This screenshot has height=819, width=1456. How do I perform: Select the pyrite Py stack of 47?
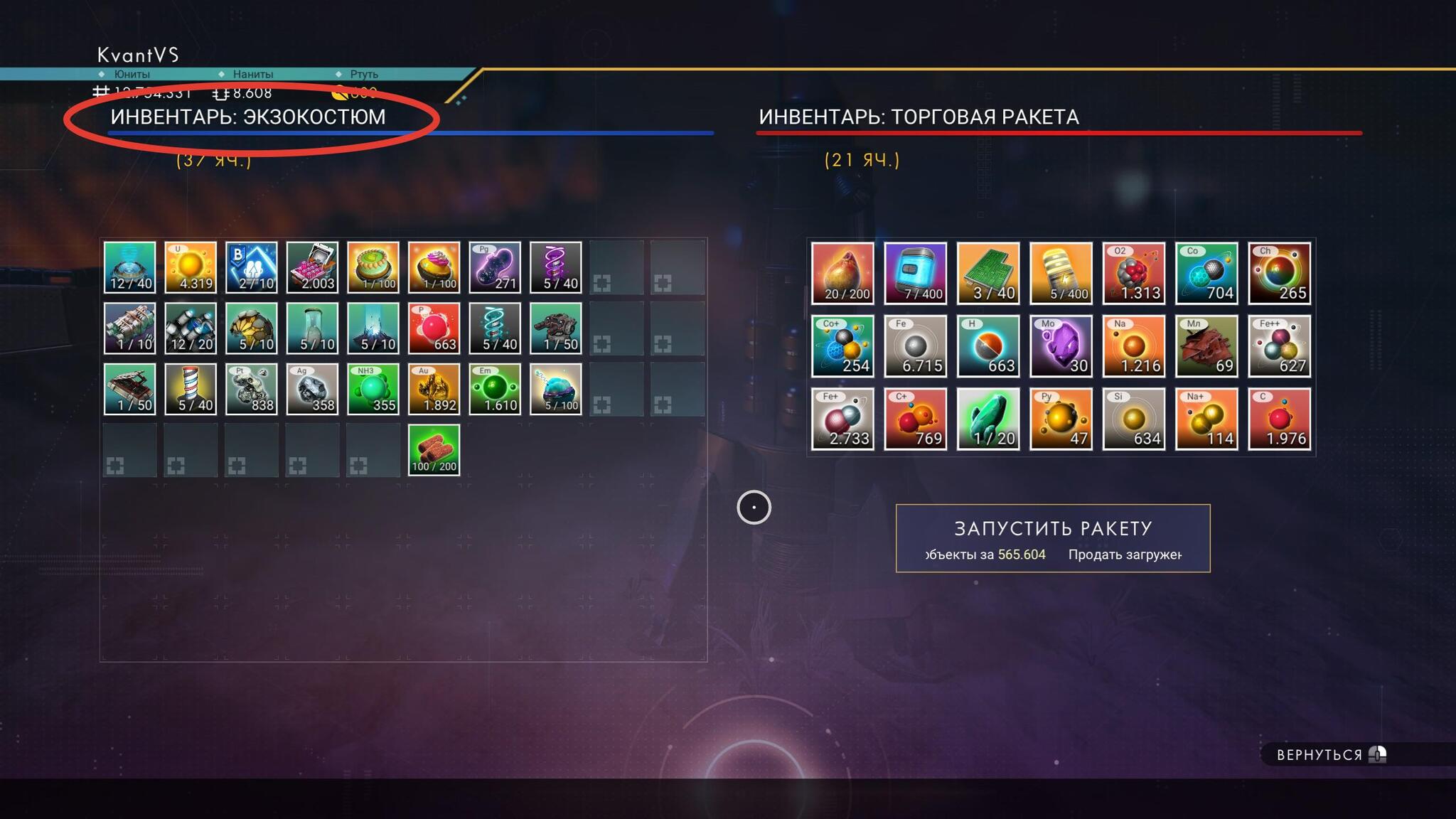[1061, 419]
